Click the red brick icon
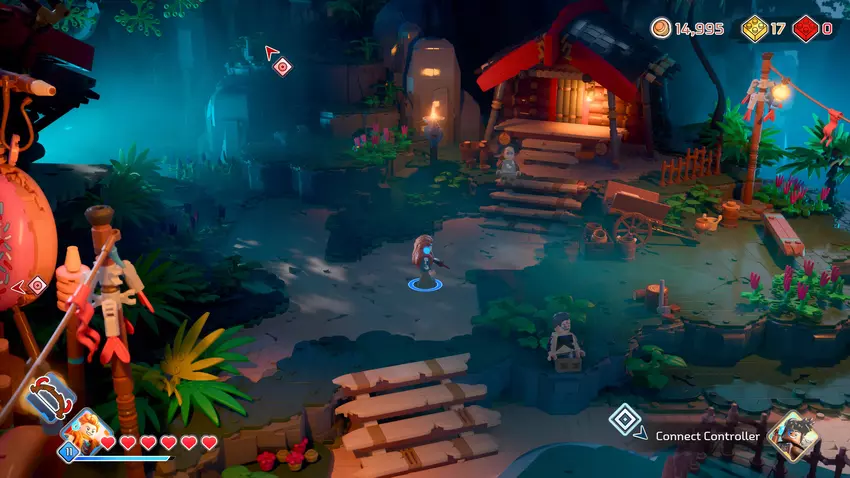 pyautogui.click(x=806, y=28)
